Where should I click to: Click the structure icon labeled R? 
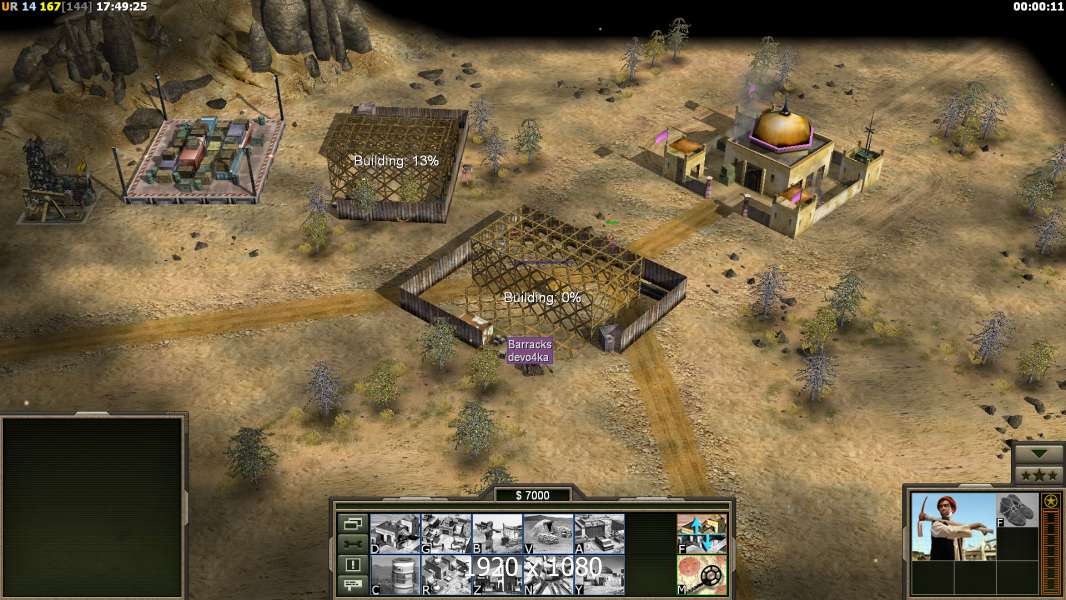446,574
